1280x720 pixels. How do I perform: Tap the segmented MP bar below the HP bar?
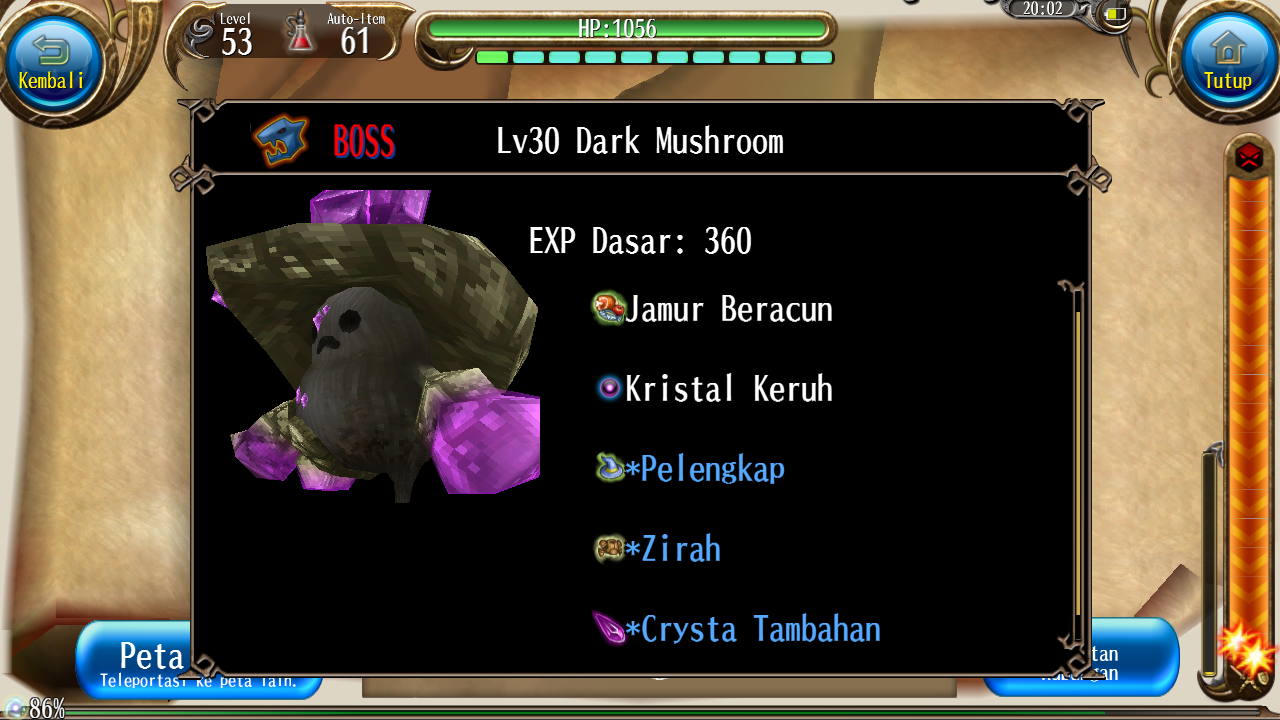pos(655,57)
